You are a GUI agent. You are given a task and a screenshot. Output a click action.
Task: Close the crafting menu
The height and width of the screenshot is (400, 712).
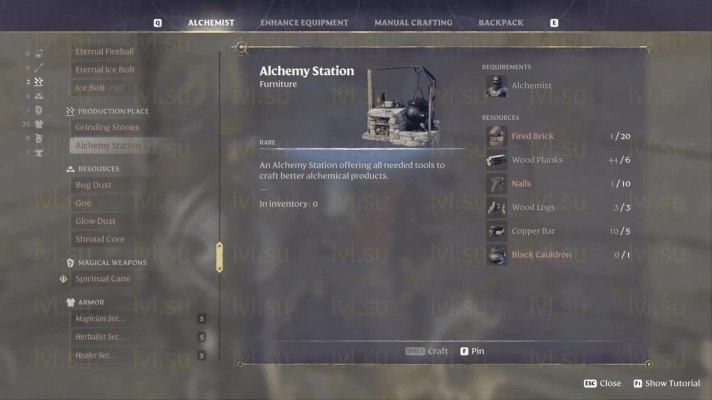coord(603,383)
